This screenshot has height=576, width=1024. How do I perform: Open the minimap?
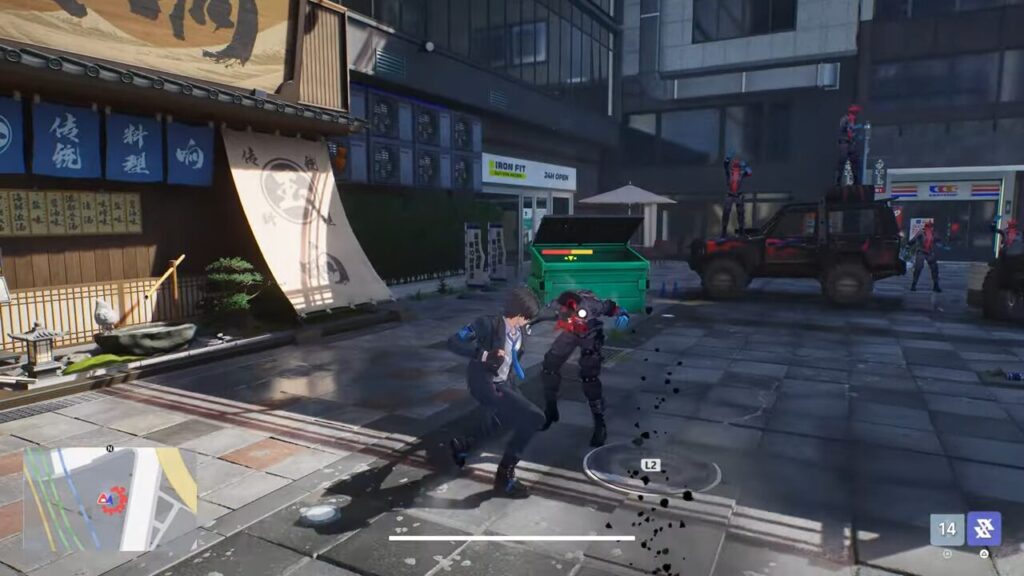pos(110,498)
